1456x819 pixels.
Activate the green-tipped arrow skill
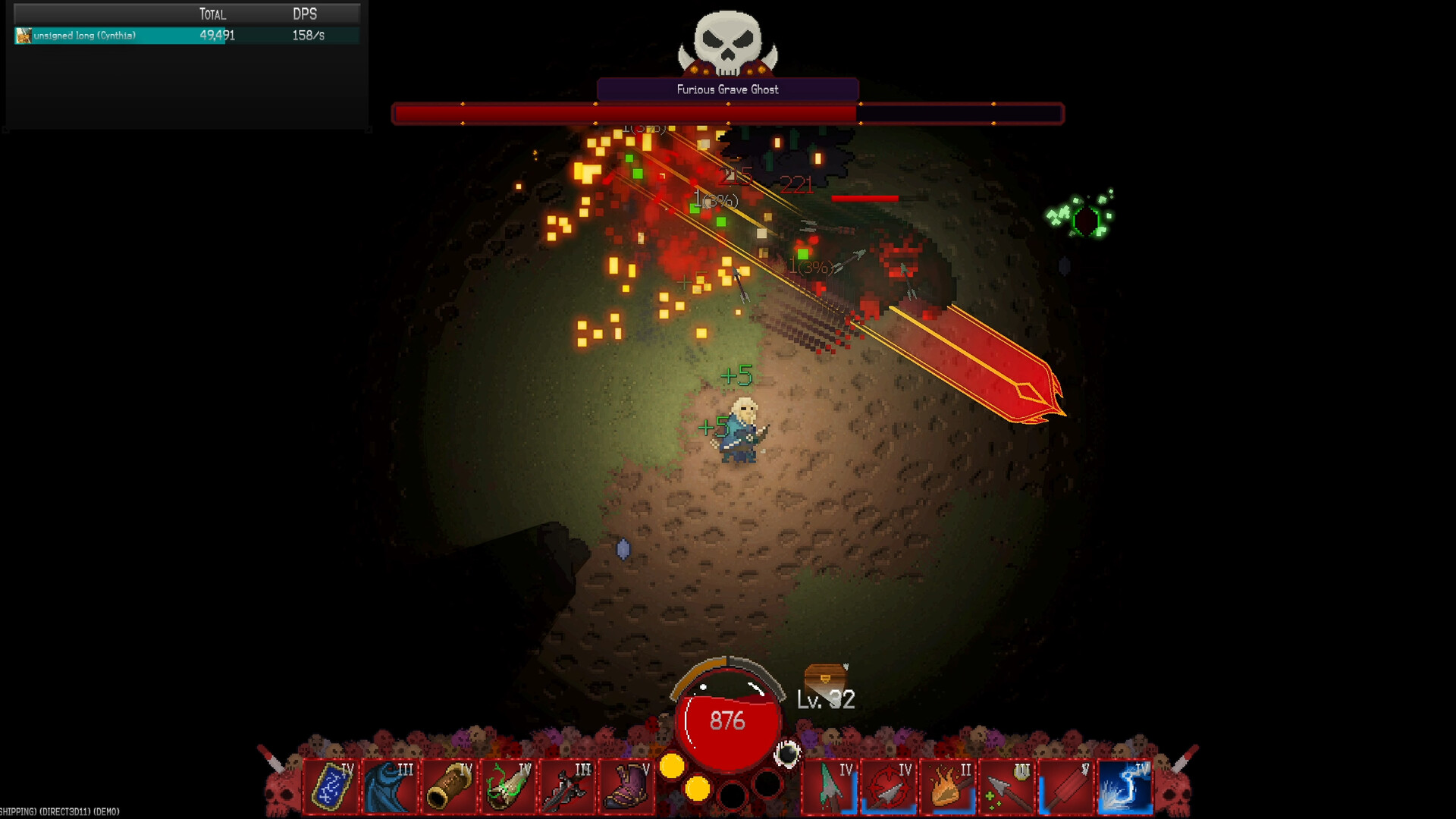830,787
